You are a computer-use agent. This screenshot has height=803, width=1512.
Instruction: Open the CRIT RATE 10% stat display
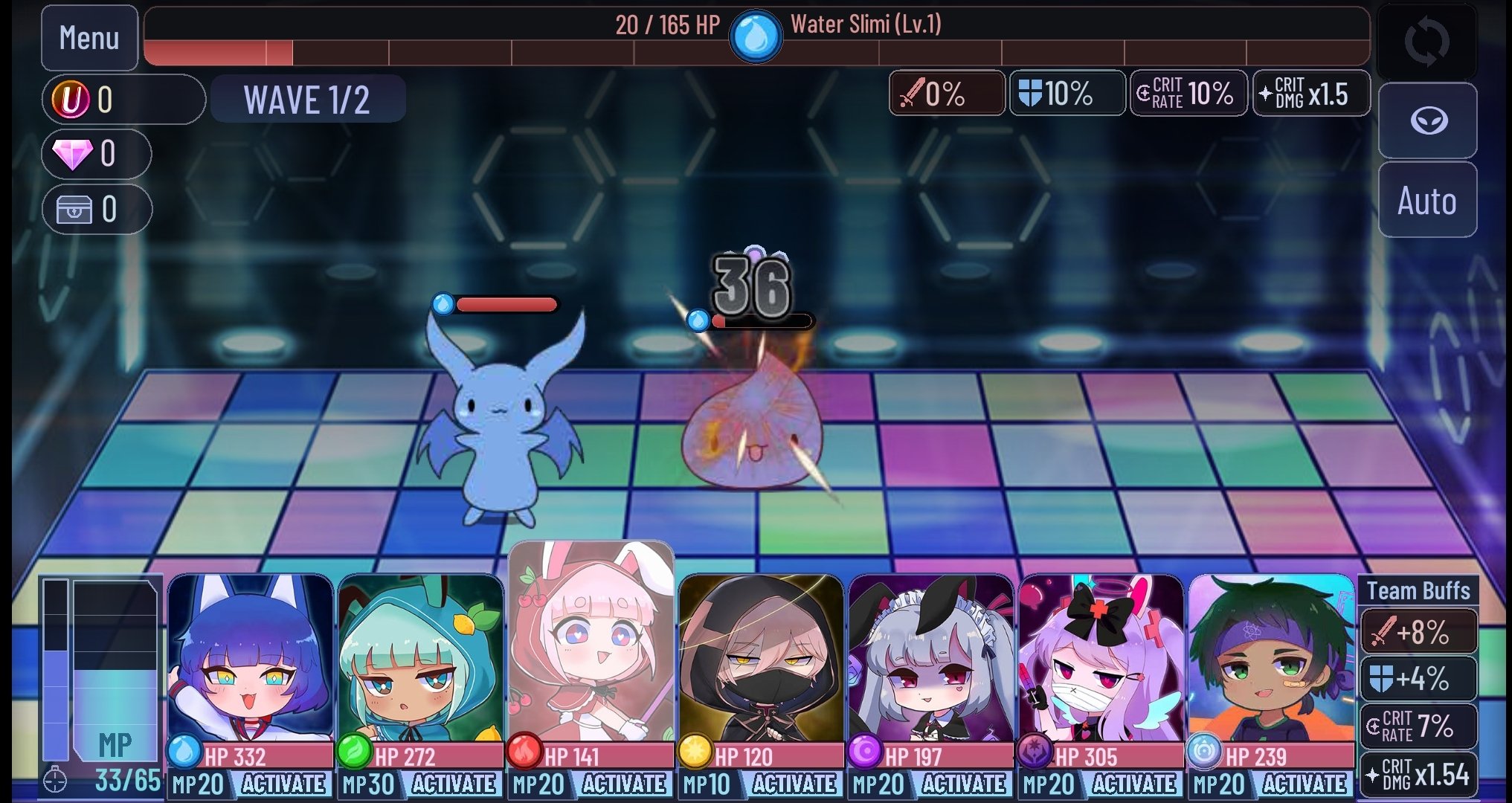[x=1188, y=93]
